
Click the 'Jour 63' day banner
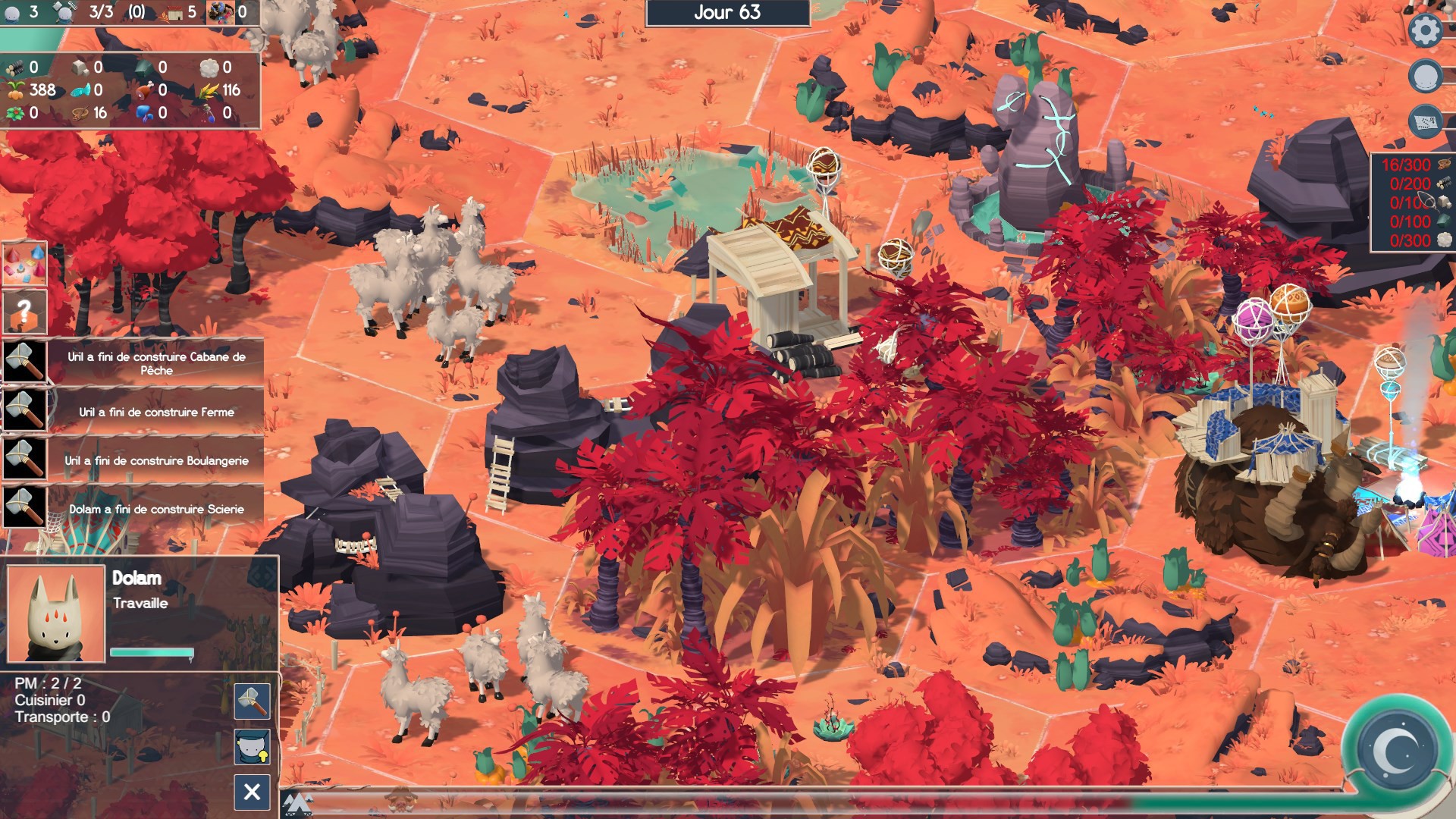coord(726,14)
